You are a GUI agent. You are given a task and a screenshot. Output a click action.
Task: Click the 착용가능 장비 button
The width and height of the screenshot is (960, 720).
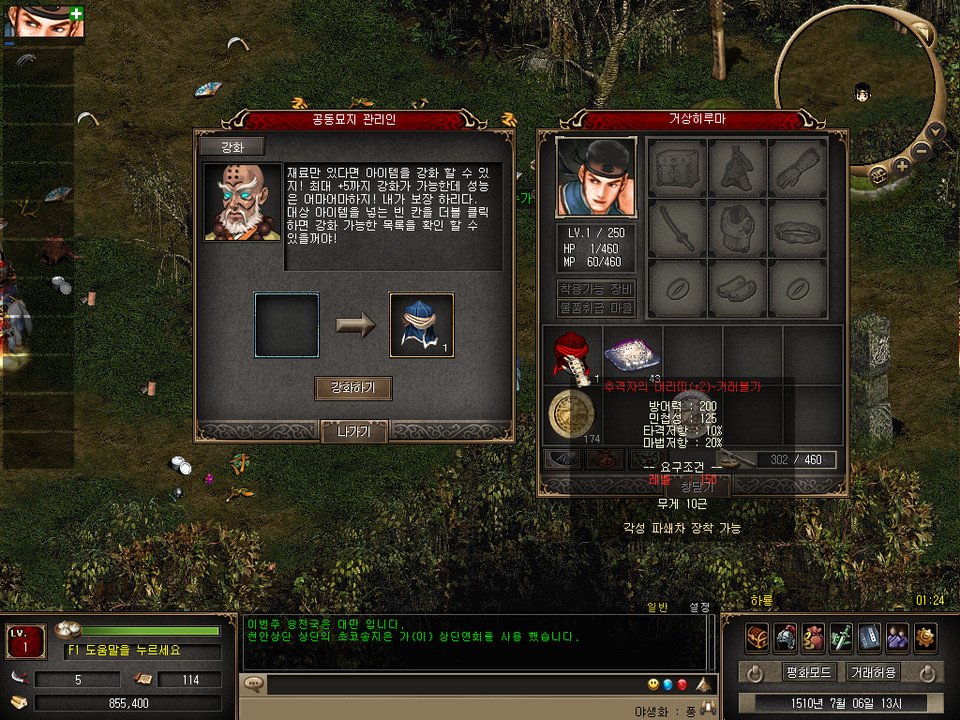point(596,289)
